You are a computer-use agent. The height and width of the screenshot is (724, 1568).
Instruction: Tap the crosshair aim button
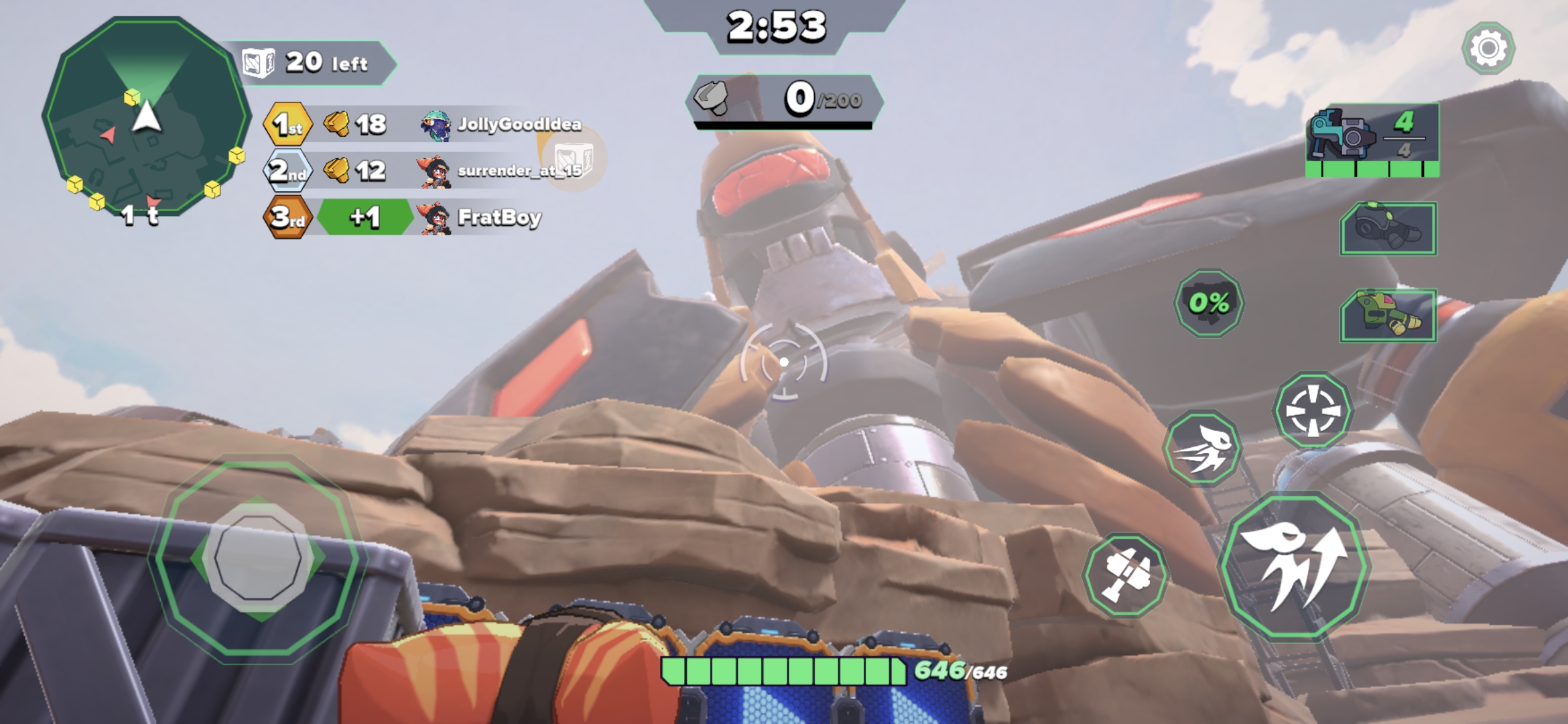1313,410
